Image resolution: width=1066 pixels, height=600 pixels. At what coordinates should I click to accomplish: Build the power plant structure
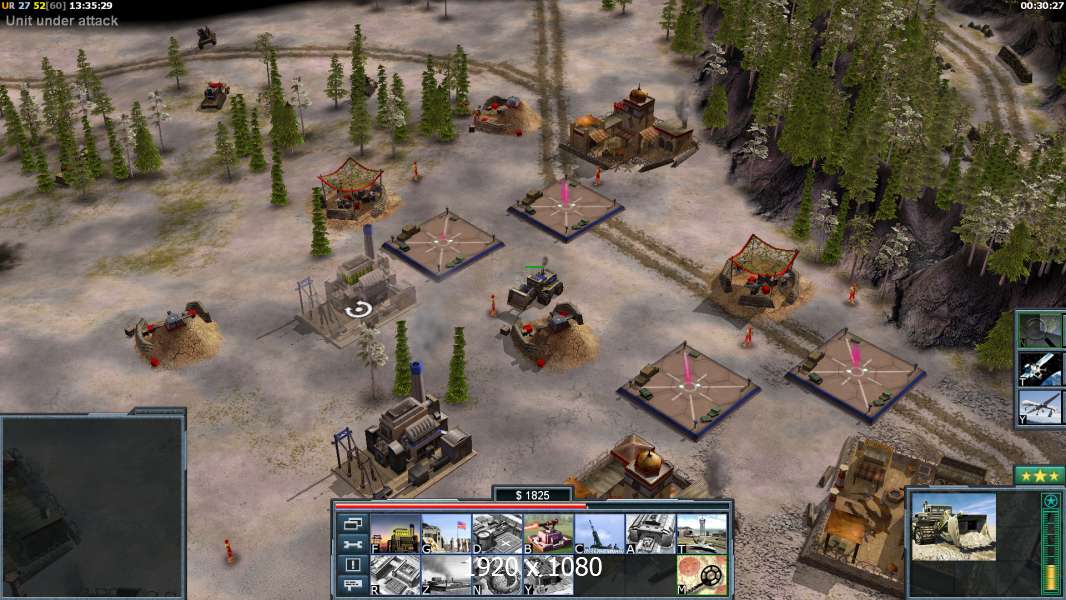pyautogui.click(x=395, y=533)
